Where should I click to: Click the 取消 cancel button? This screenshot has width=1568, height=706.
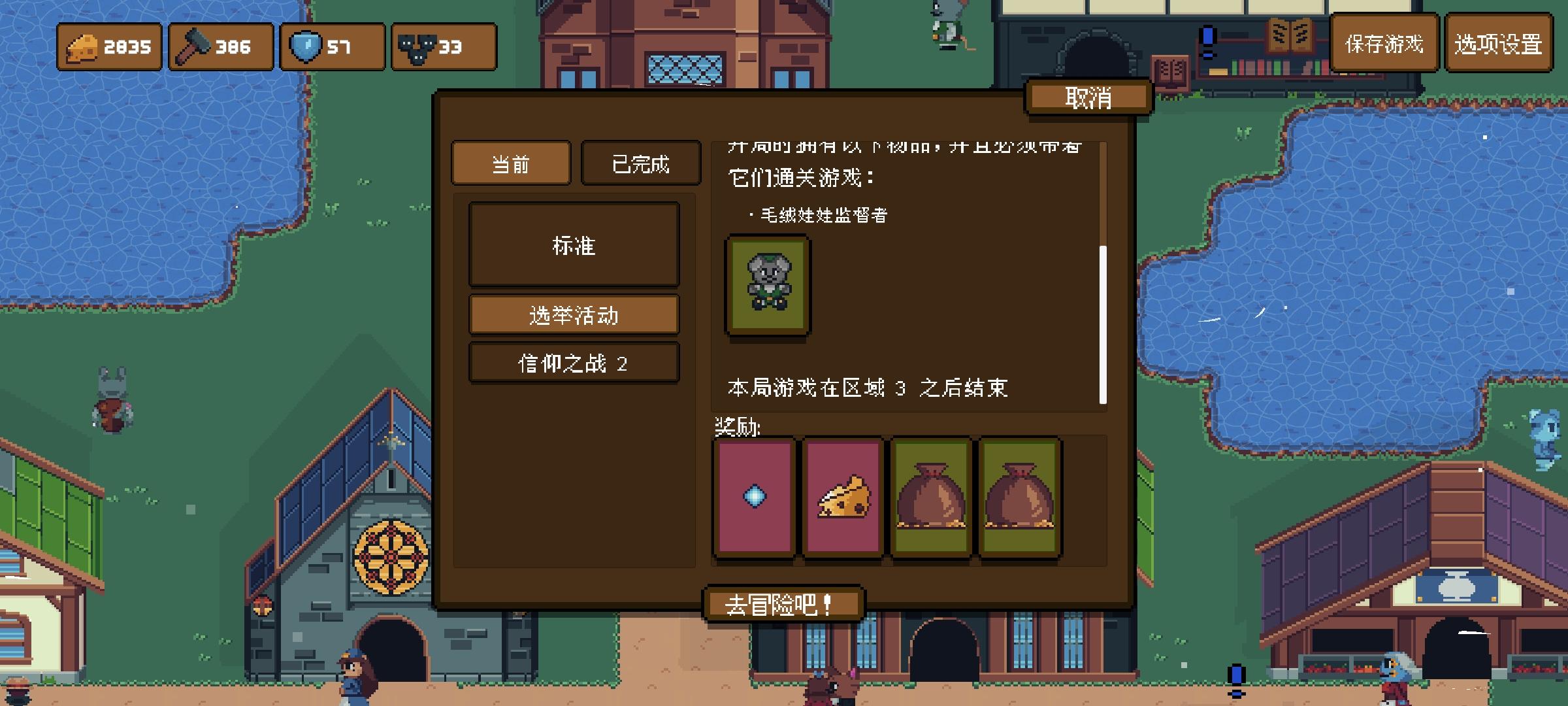coord(1088,96)
